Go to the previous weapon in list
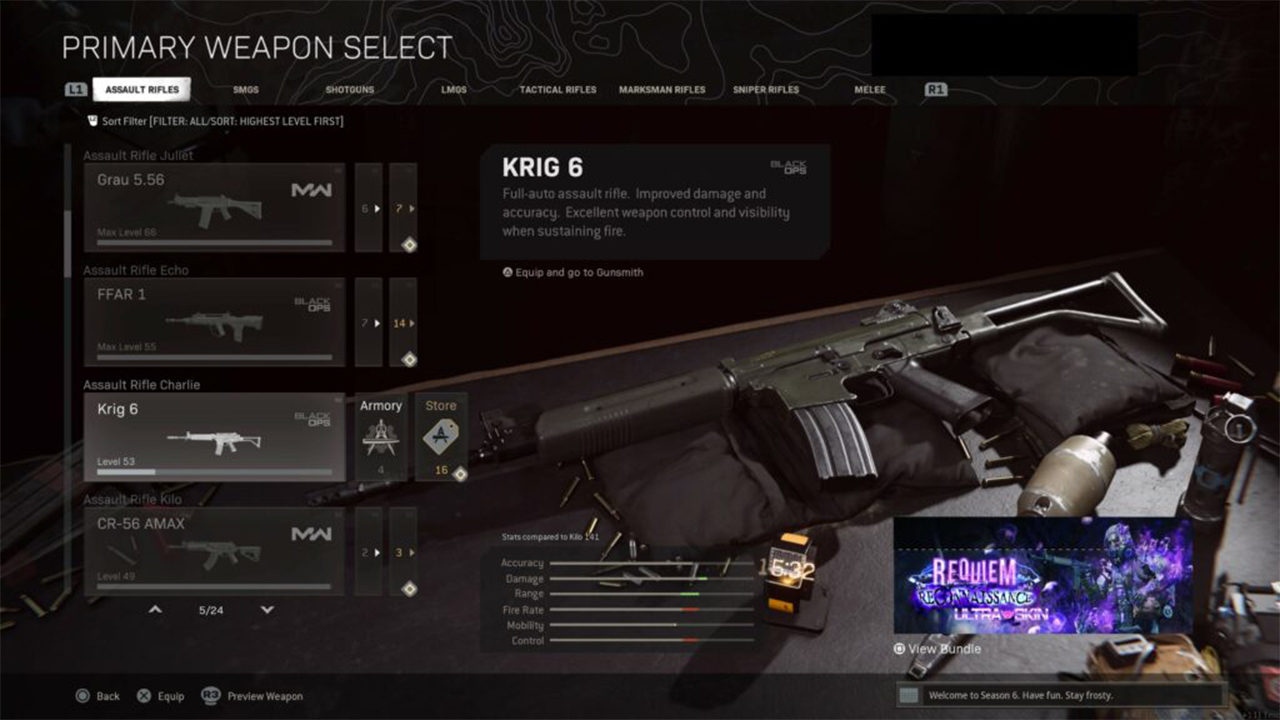This screenshot has height=720, width=1280. (x=155, y=609)
